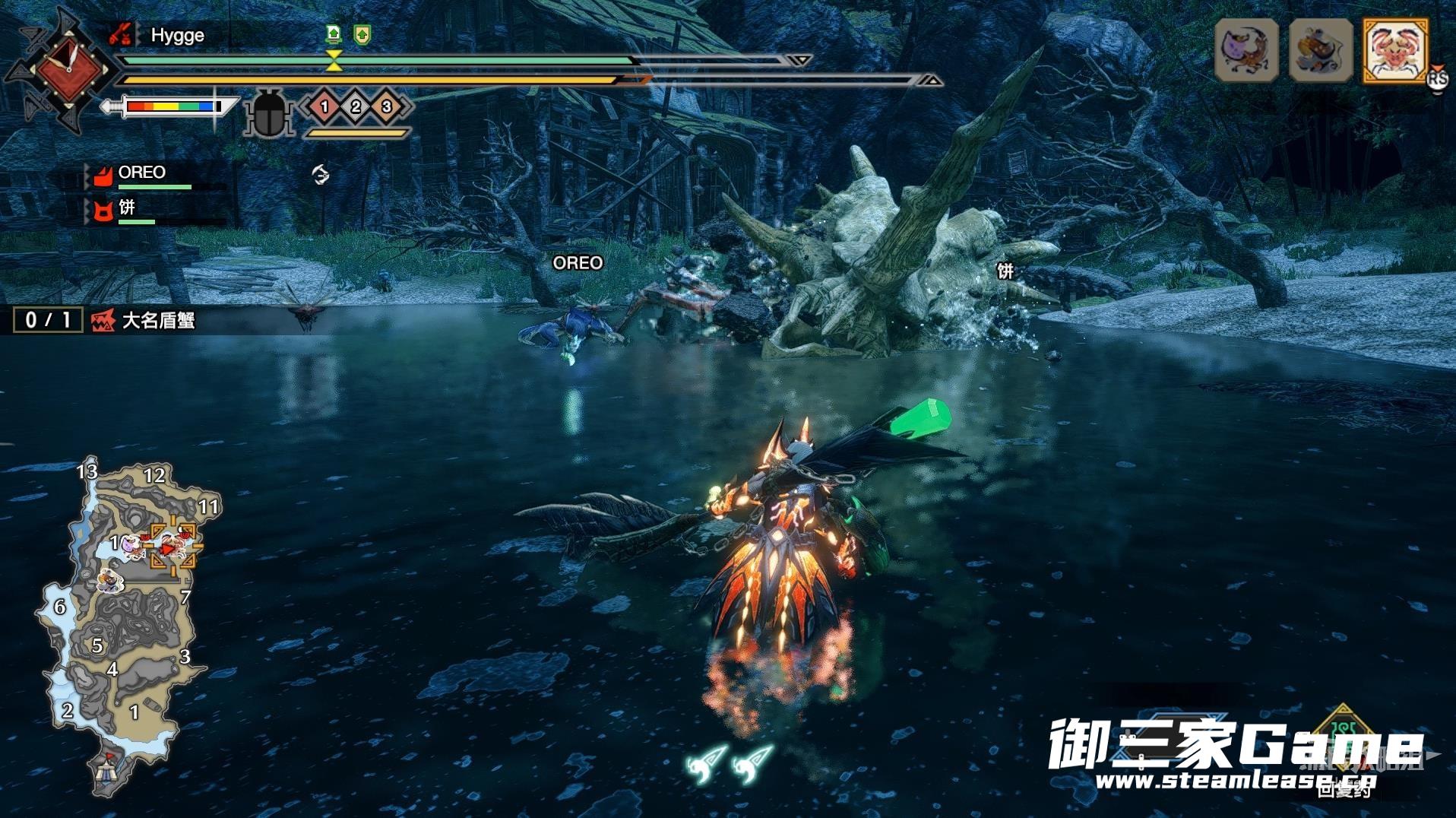Screen dimensions: 1456x818
Task: Click the orange target reticle on the minimap
Action: (x=173, y=545)
